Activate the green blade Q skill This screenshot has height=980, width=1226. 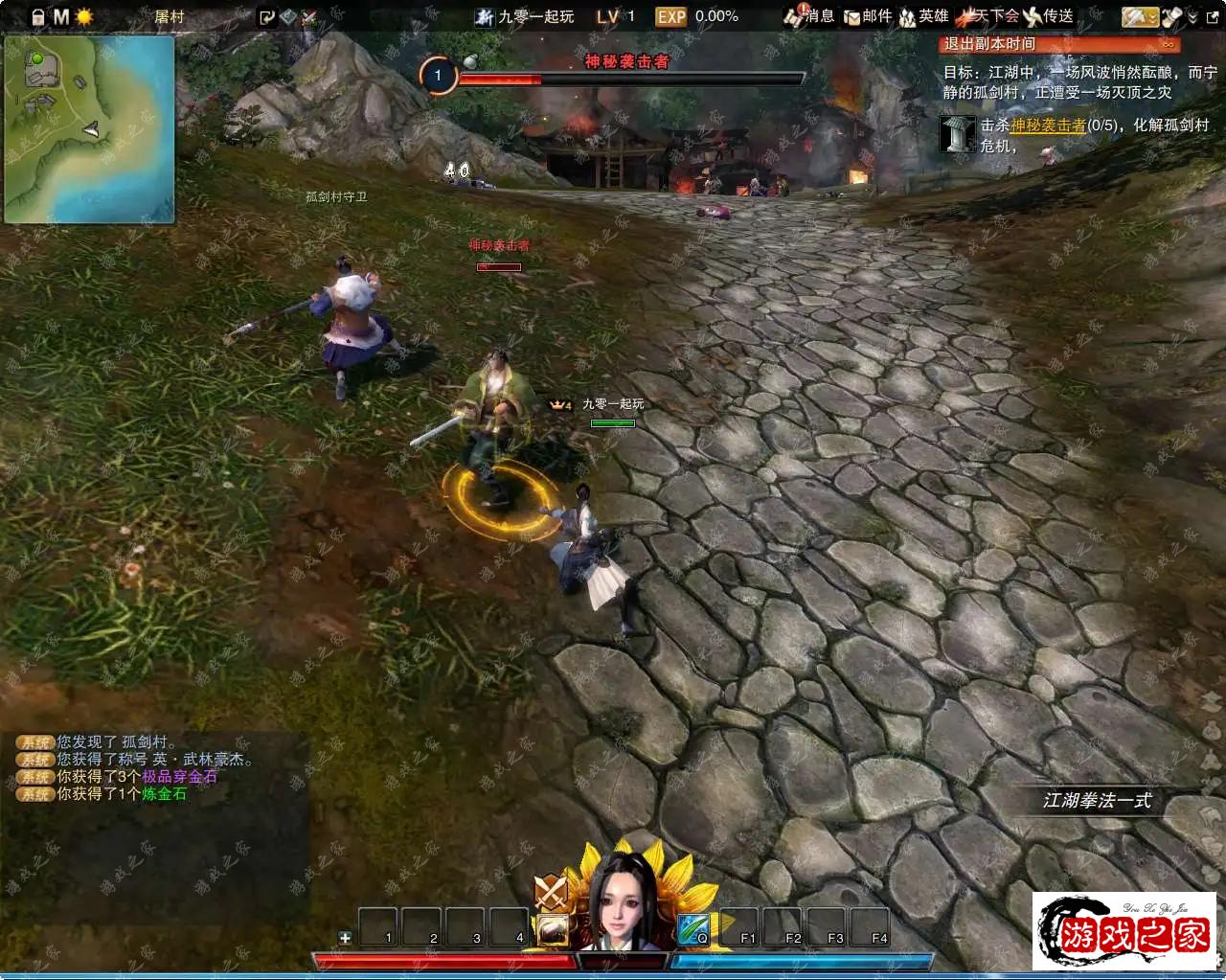[x=692, y=928]
